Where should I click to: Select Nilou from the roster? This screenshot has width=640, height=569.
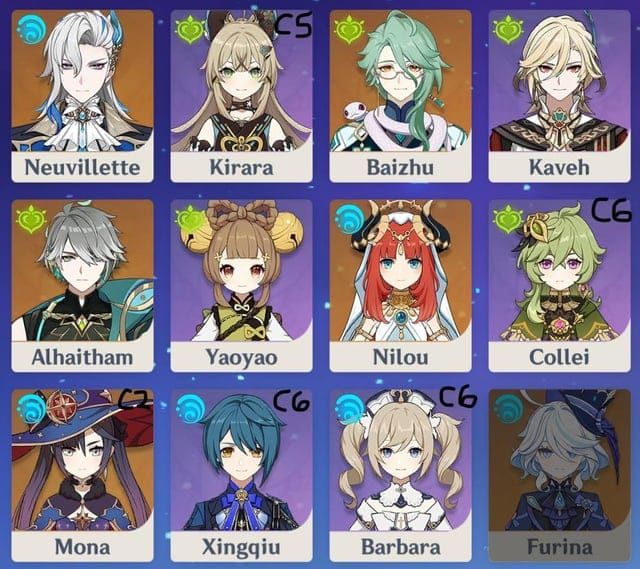pyautogui.click(x=400, y=284)
